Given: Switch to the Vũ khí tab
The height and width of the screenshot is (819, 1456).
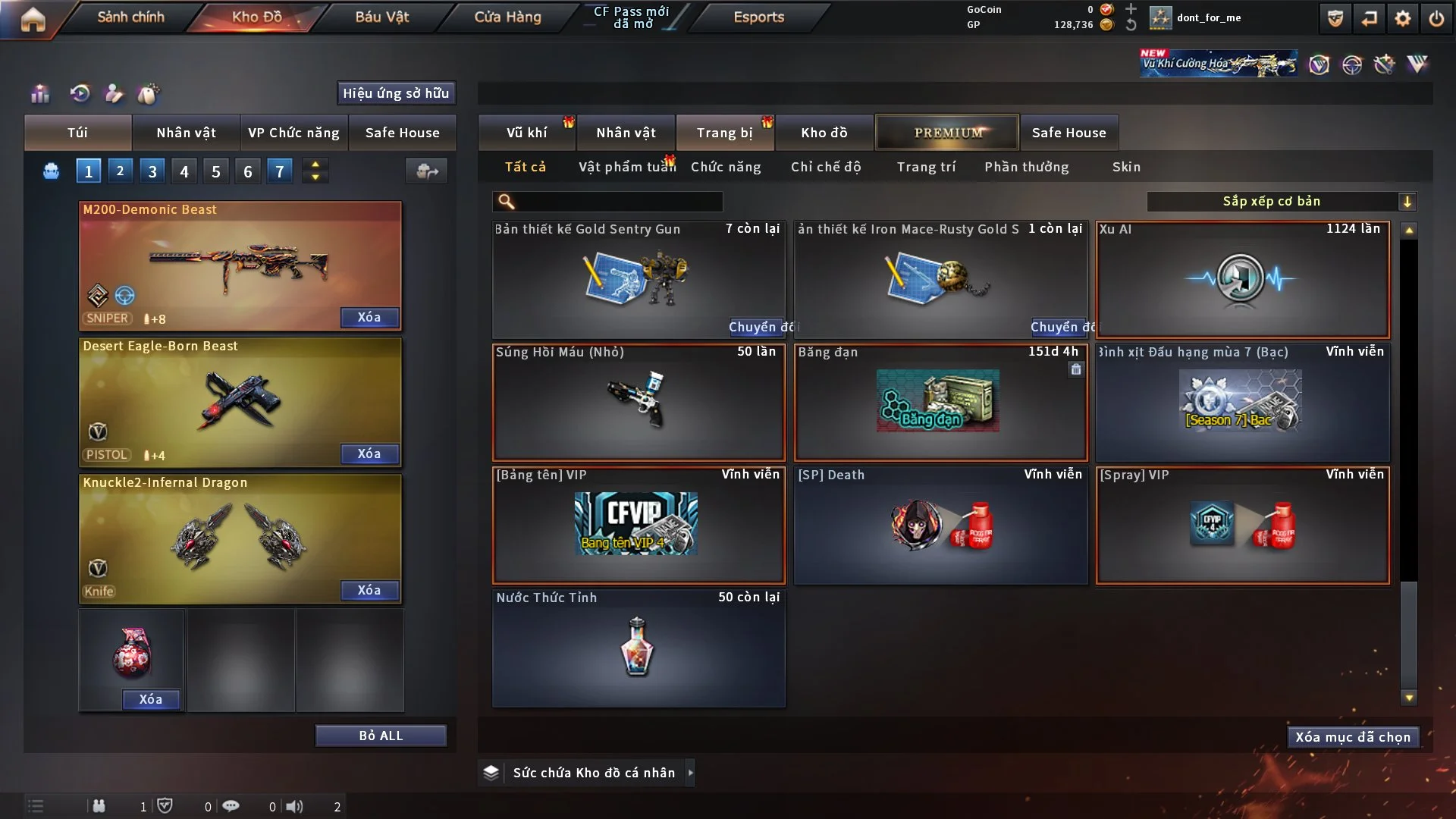Looking at the screenshot, I should [526, 133].
